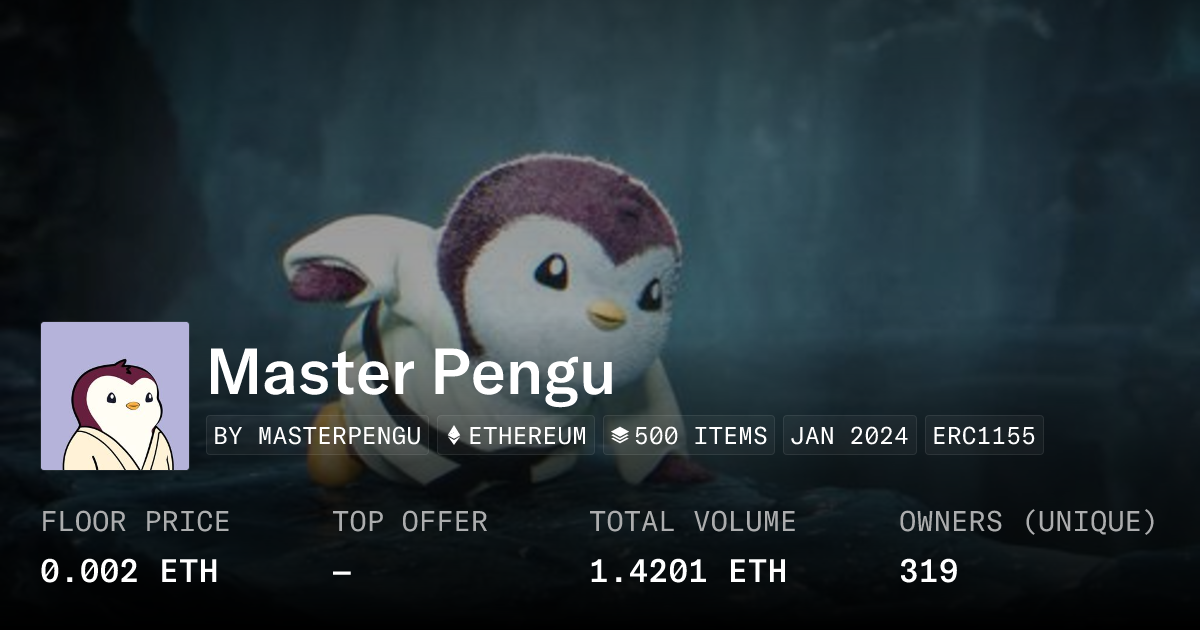The image size is (1200, 630).
Task: Click the 500 ITEMS badge
Action: pyautogui.click(x=689, y=436)
